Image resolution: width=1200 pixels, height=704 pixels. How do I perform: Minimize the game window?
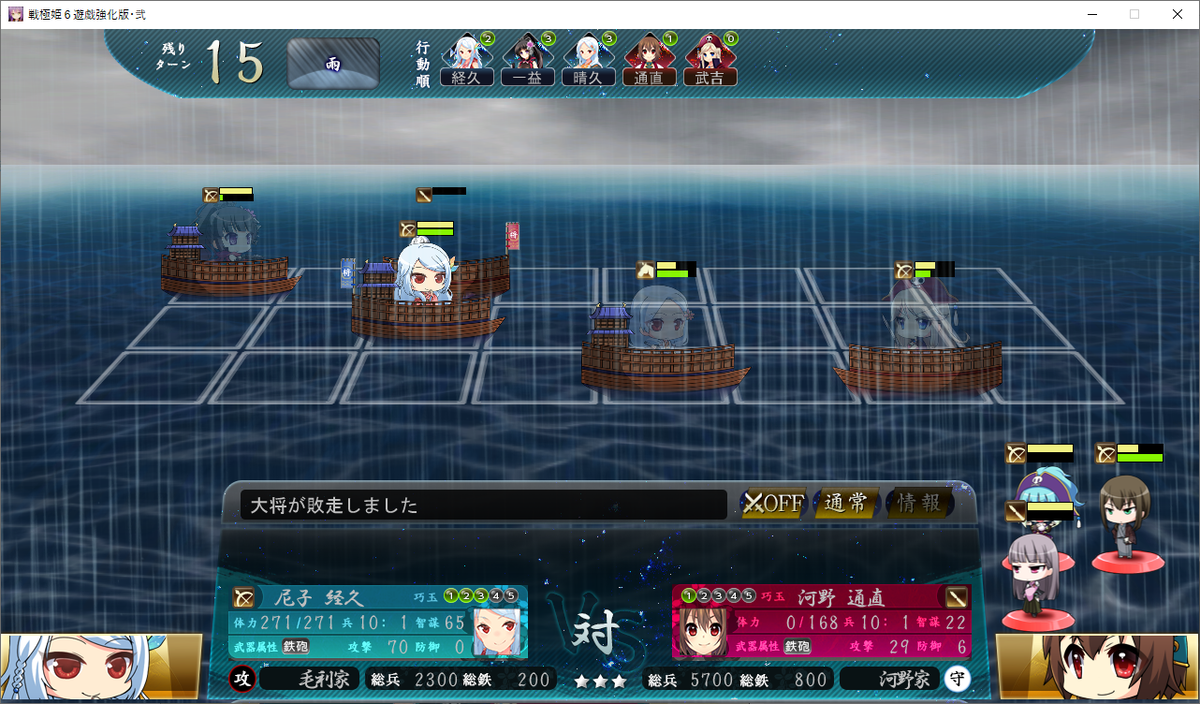coord(1089,14)
